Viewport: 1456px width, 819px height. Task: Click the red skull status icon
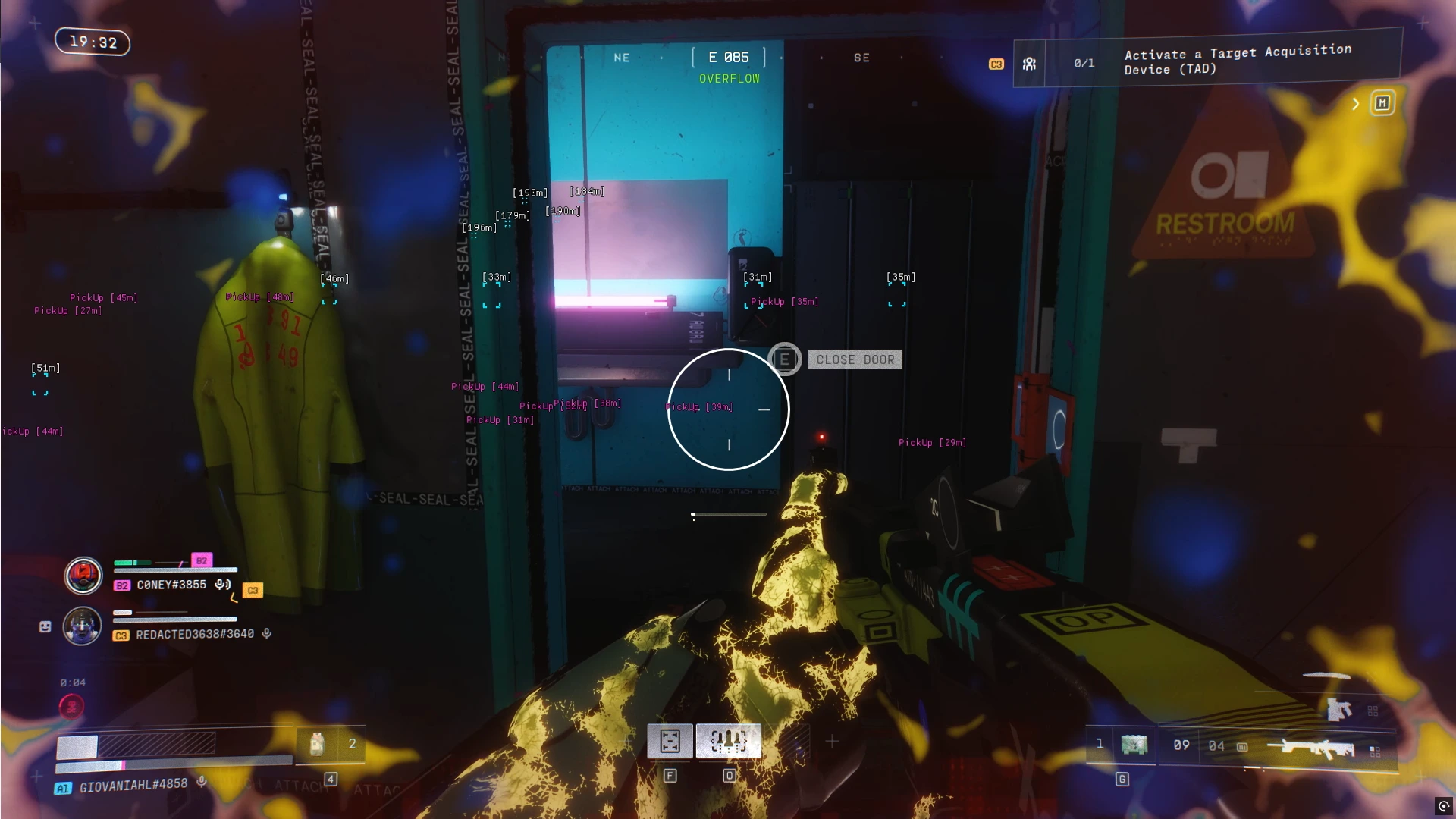72,707
